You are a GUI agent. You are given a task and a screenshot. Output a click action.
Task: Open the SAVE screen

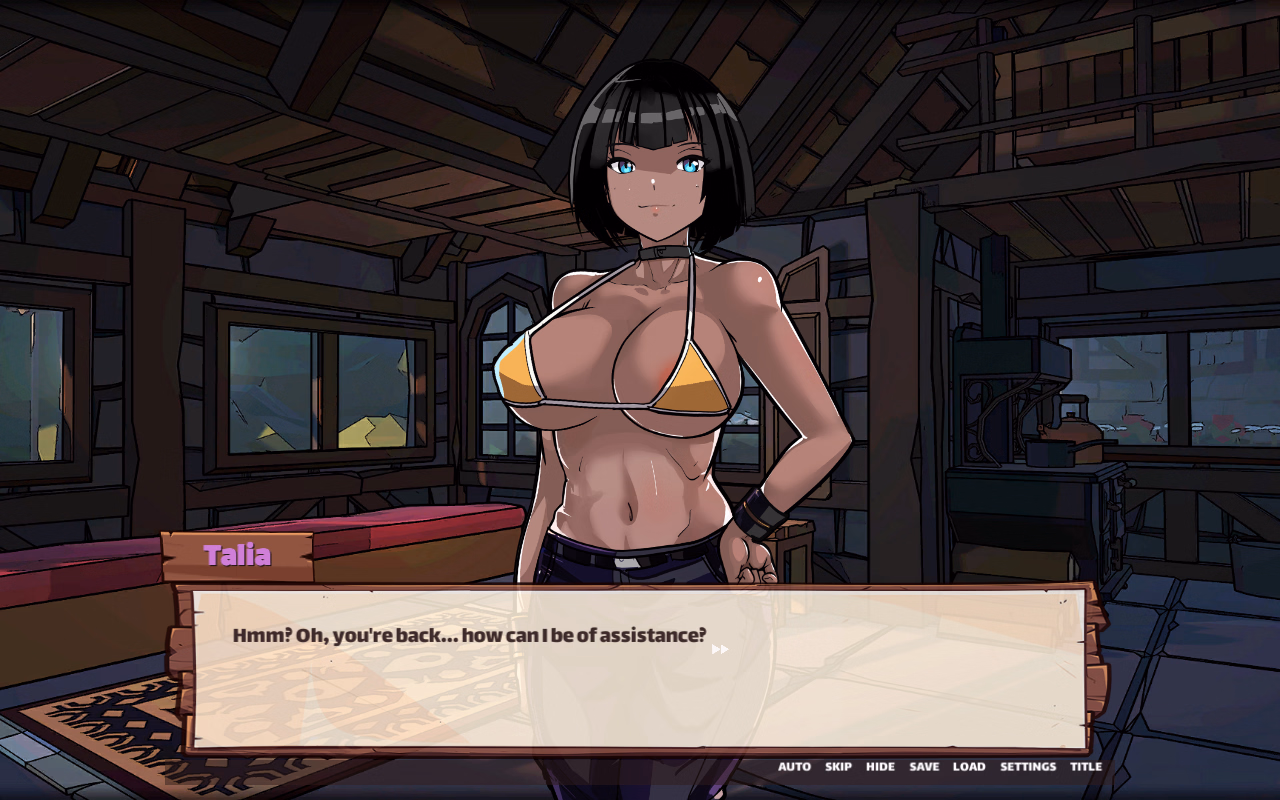coord(923,766)
